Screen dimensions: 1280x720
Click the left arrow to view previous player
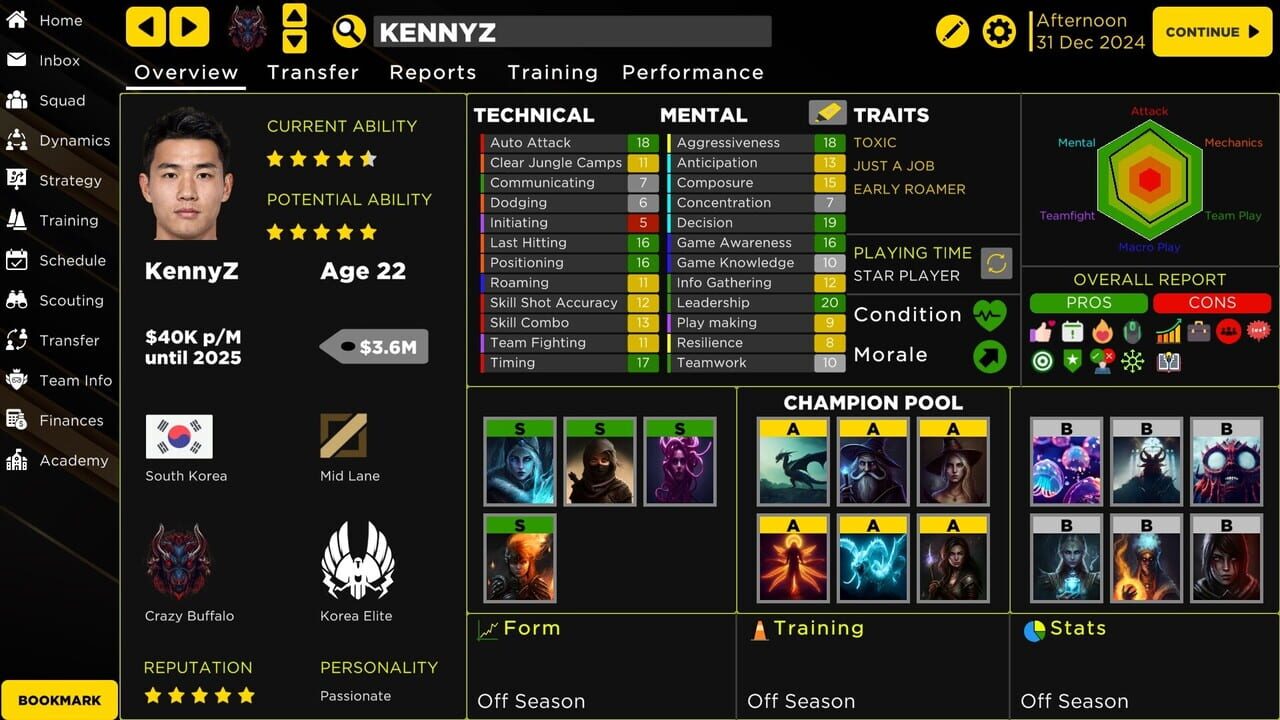pyautogui.click(x=144, y=27)
